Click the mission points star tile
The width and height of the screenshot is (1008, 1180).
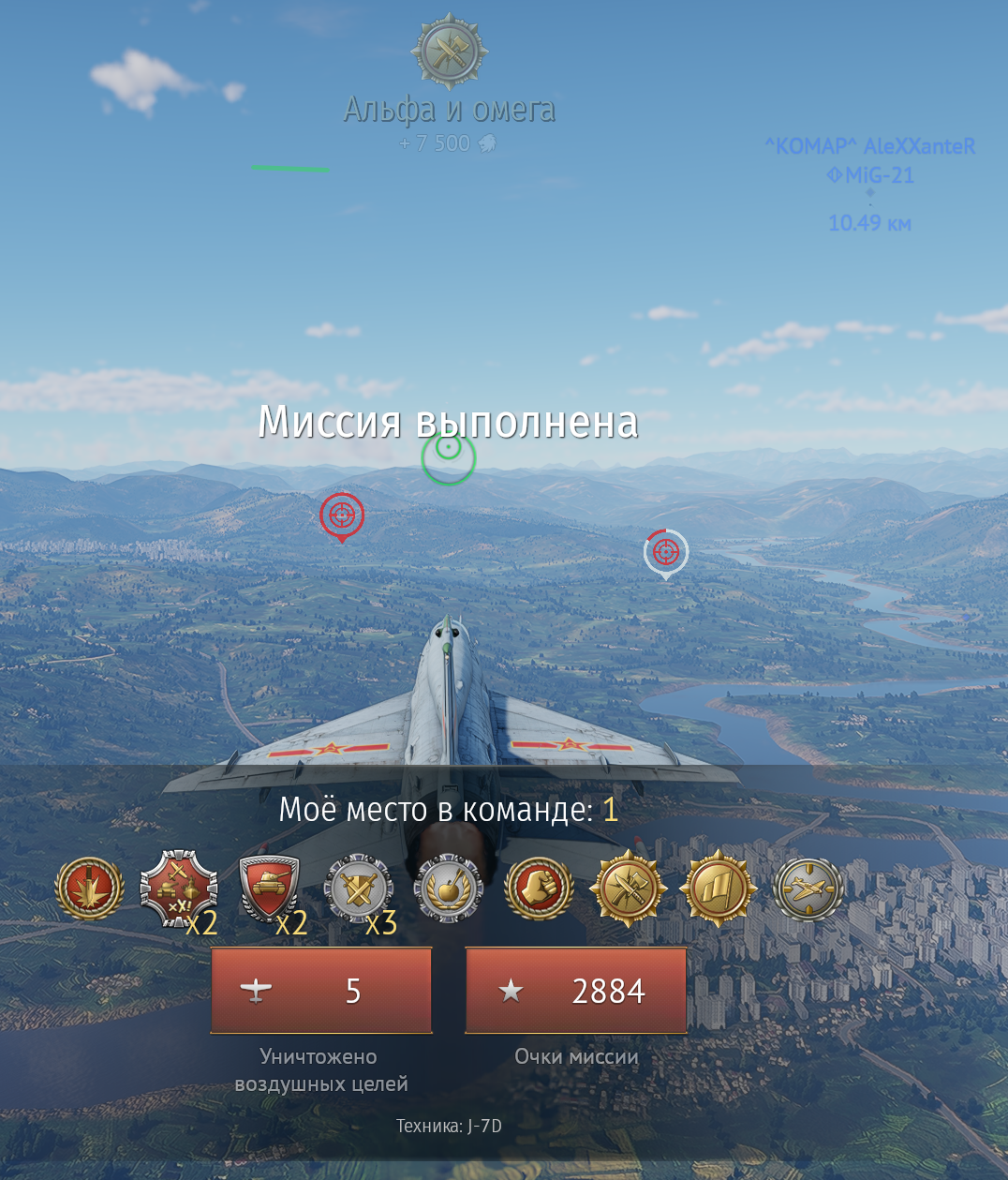click(x=576, y=991)
